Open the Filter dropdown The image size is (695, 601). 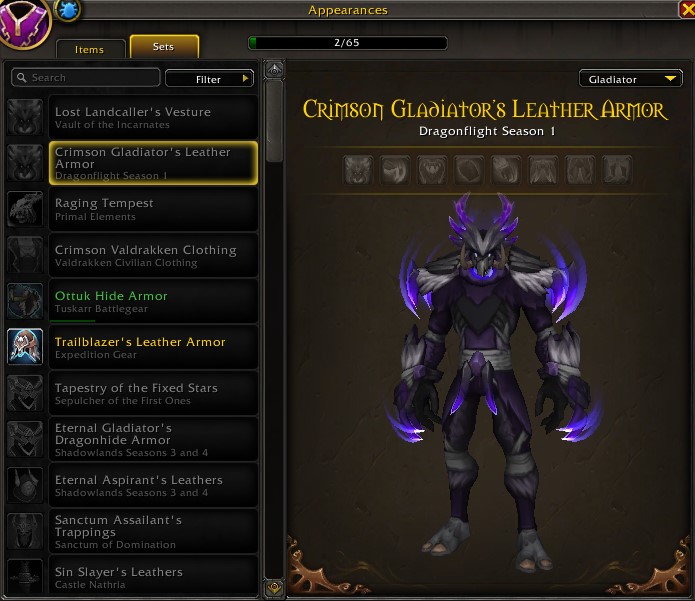210,79
